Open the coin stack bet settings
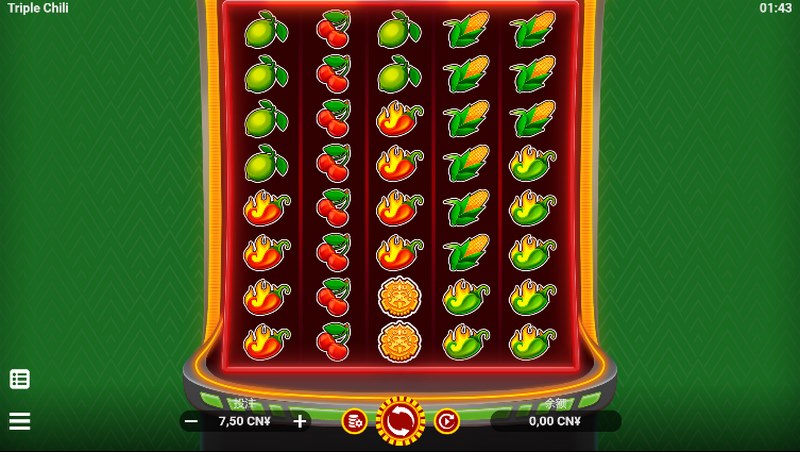Viewport: 800px width, 452px height. tap(354, 422)
